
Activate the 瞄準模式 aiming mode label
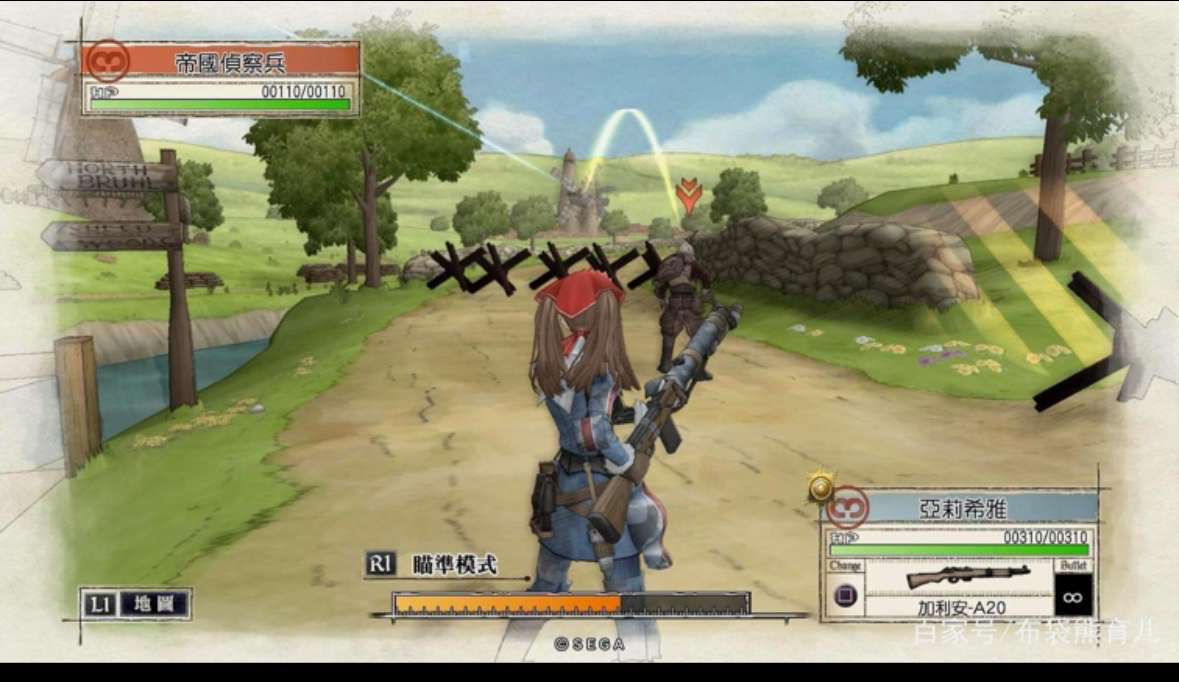455,564
